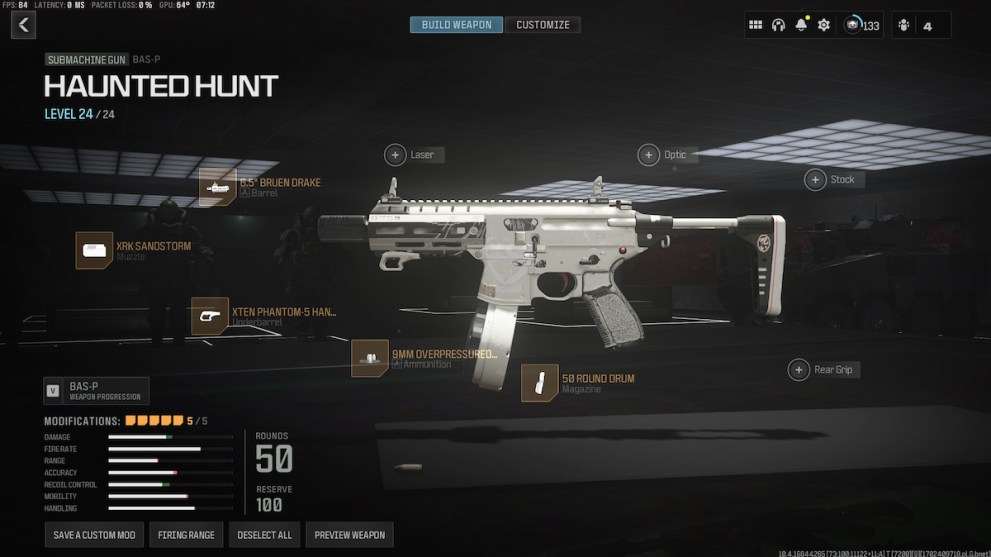The width and height of the screenshot is (991, 557).
Task: Enter the Firing Range
Action: (186, 535)
